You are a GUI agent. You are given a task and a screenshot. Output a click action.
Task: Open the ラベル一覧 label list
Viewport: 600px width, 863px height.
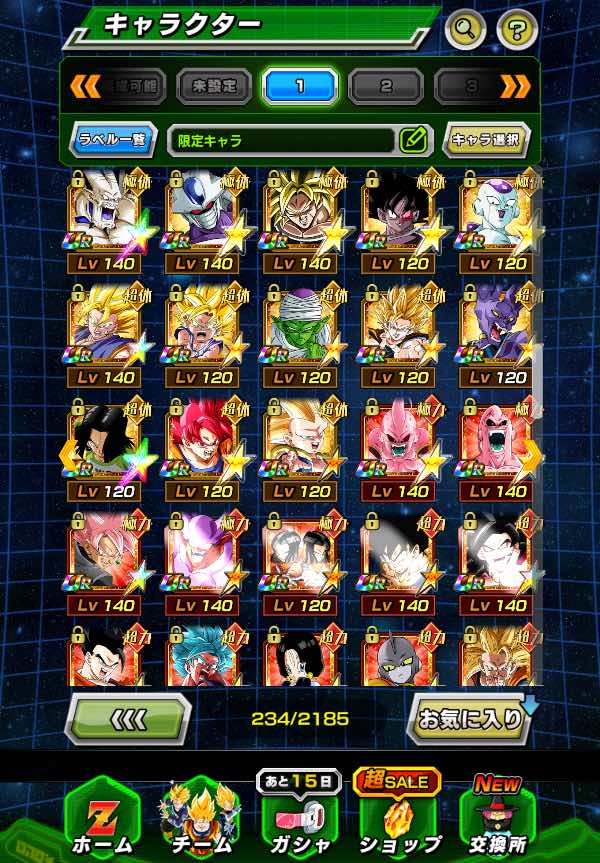pyautogui.click(x=114, y=140)
